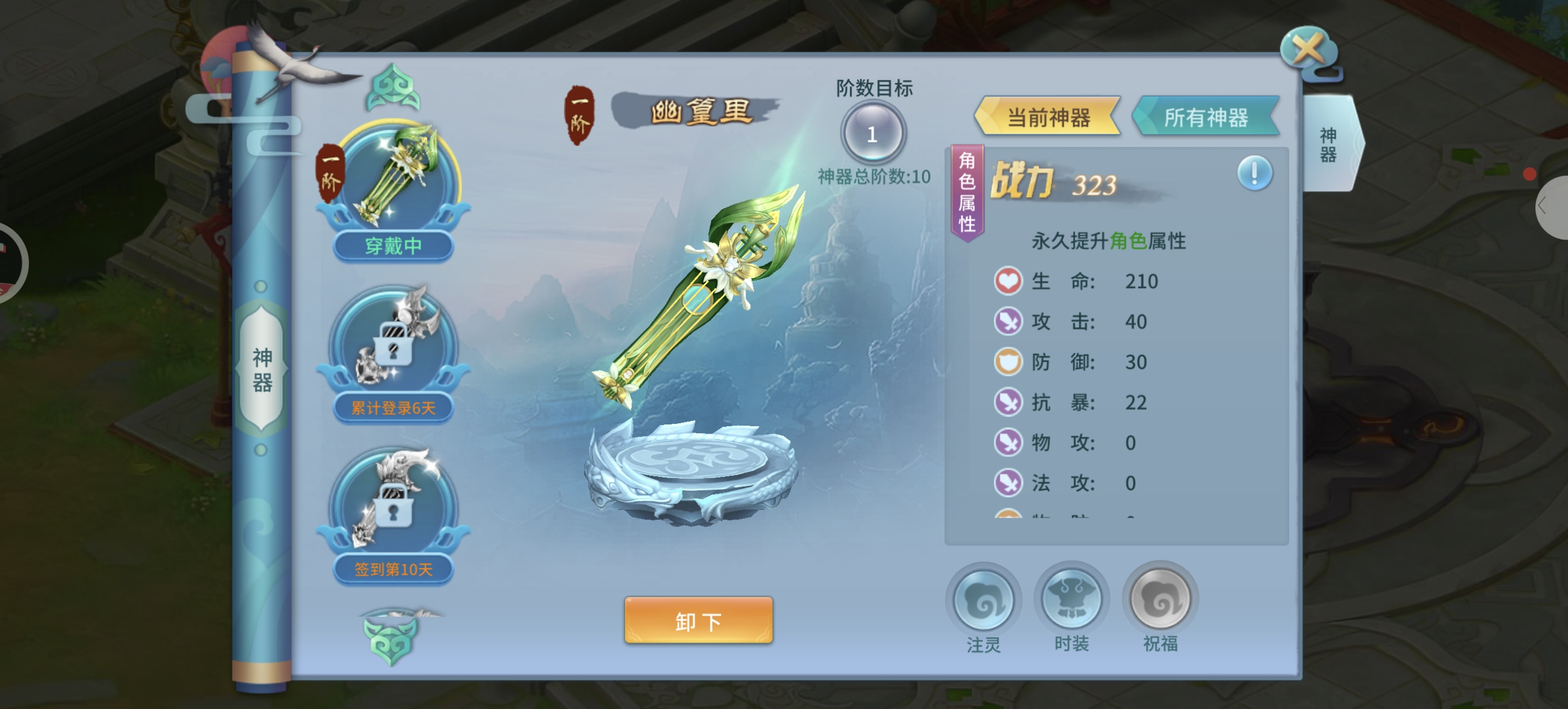Image resolution: width=1568 pixels, height=709 pixels.
Task: Select the 角色属性 attribute tab
Action: [967, 192]
